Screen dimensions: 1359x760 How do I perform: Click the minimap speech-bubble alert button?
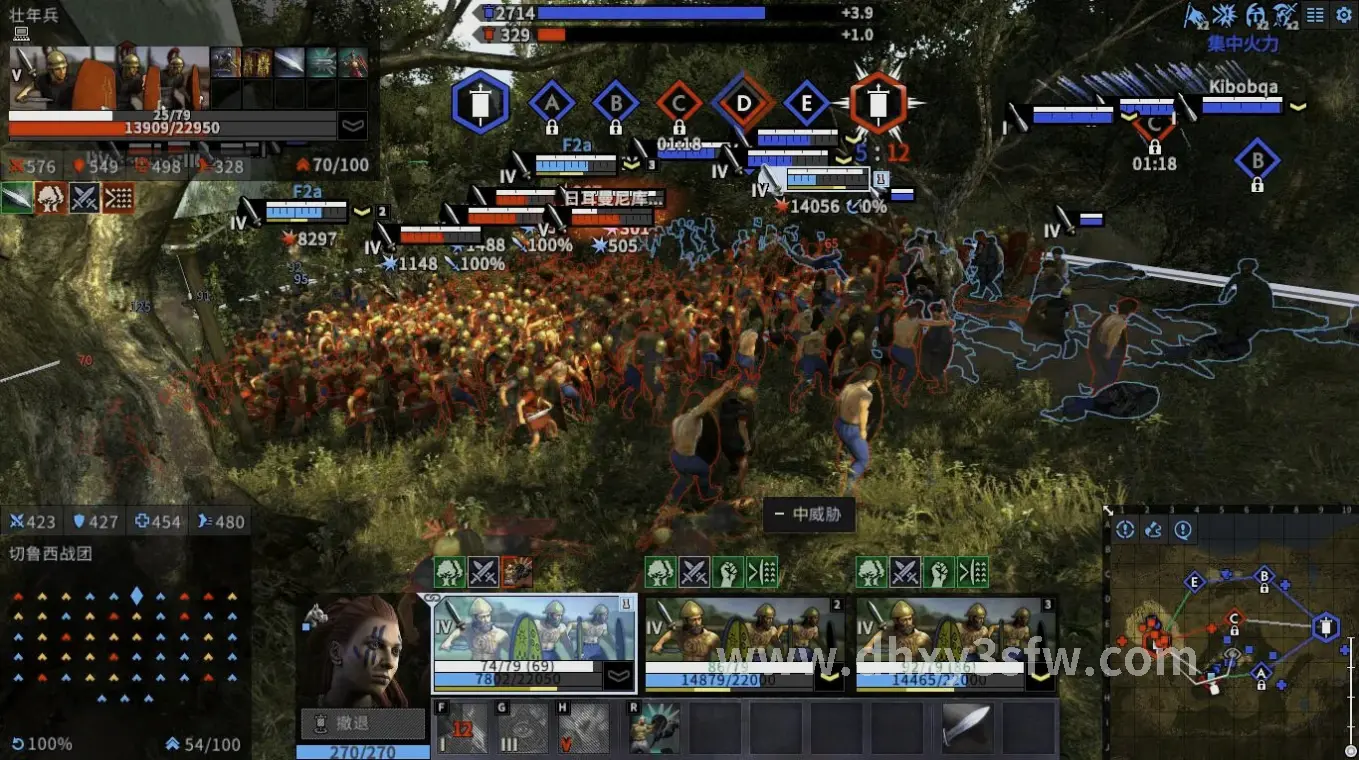coord(1183,530)
